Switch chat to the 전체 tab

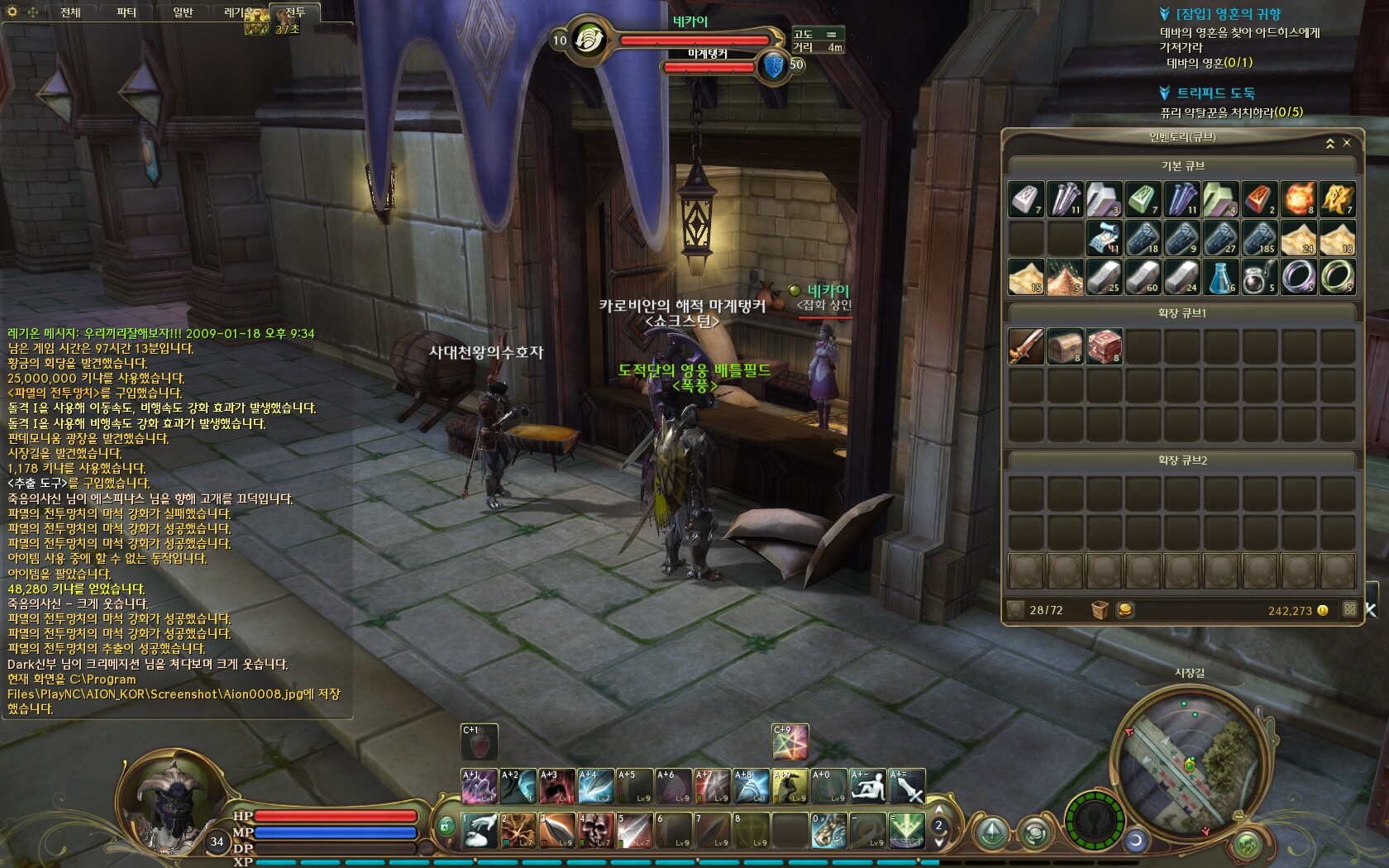(x=70, y=12)
